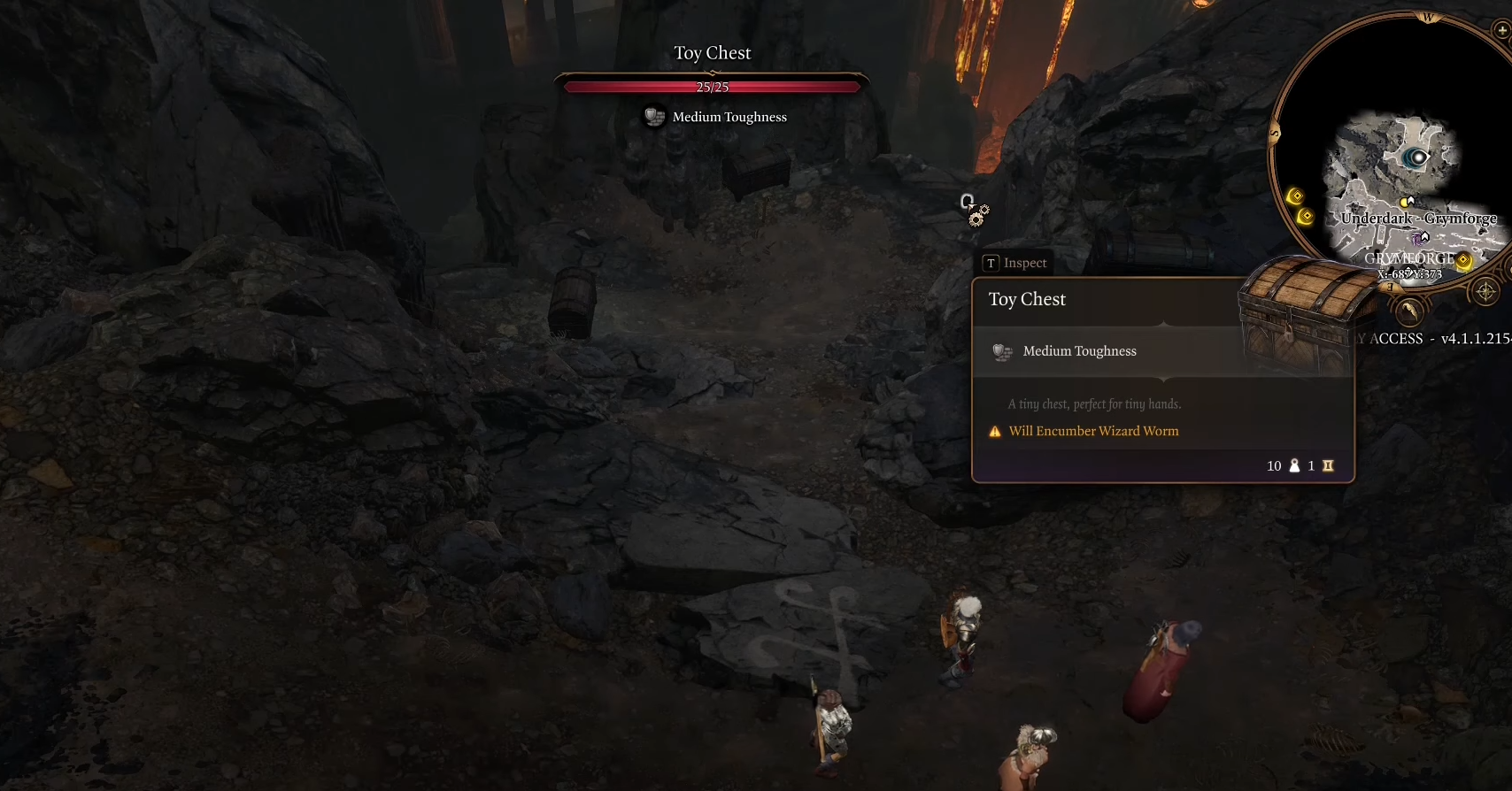Click the Medium Toughness shield icon
The width and height of the screenshot is (1512, 791).
1002,352
